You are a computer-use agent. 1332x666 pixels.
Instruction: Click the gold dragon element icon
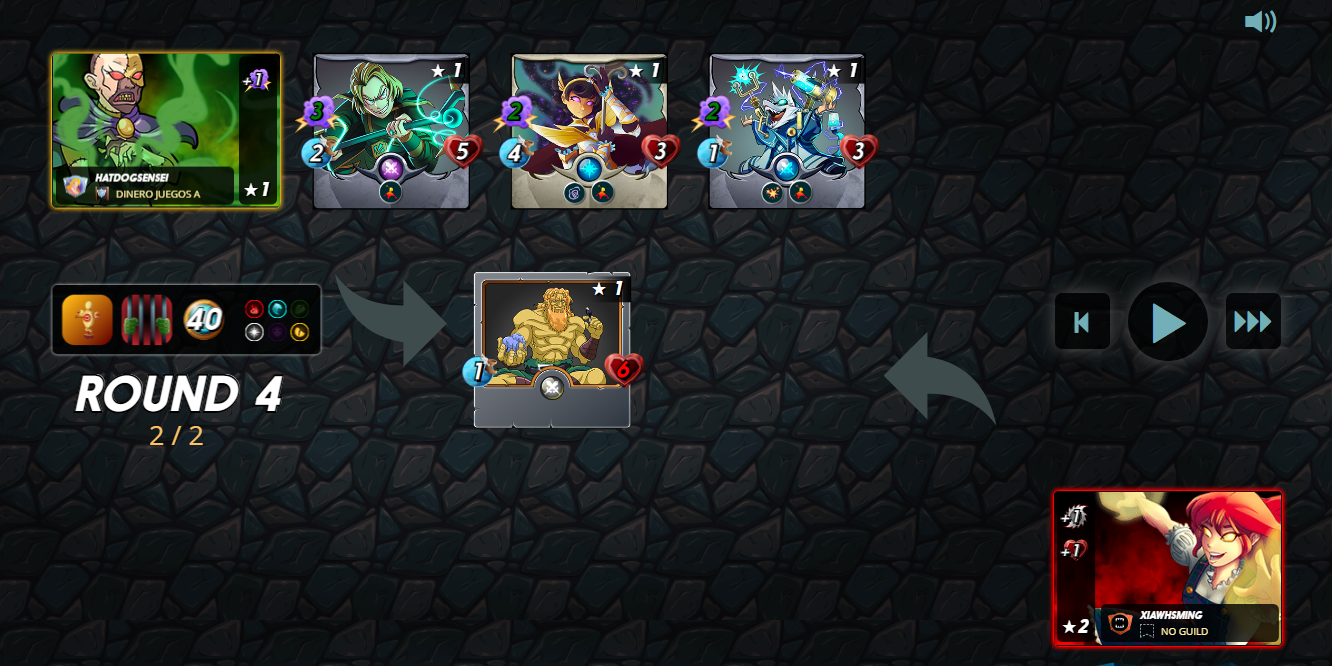tap(299, 332)
